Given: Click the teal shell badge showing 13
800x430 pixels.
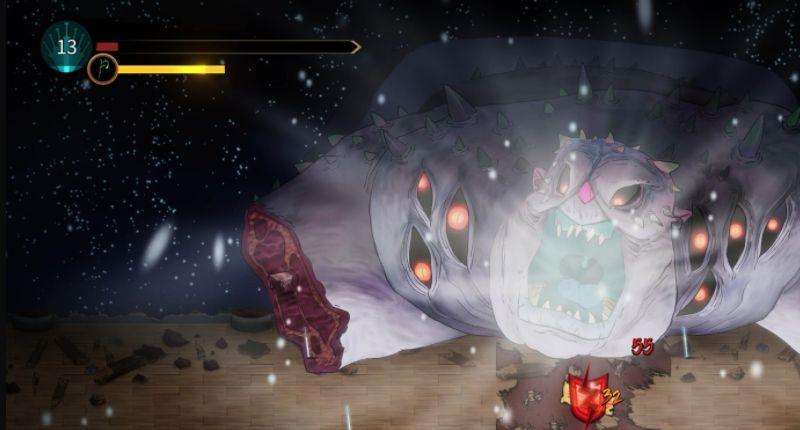Looking at the screenshot, I should pos(66,46).
